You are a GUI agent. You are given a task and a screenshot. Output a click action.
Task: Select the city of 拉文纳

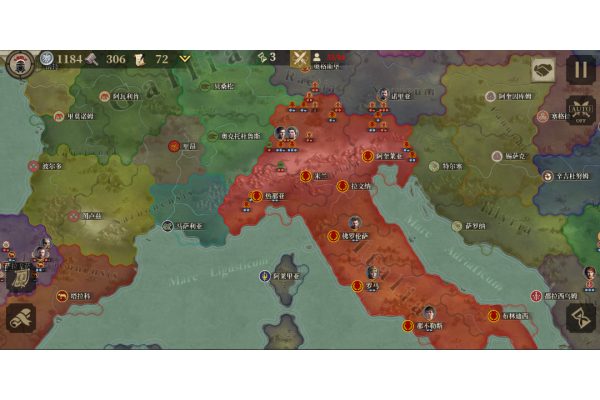tap(343, 186)
